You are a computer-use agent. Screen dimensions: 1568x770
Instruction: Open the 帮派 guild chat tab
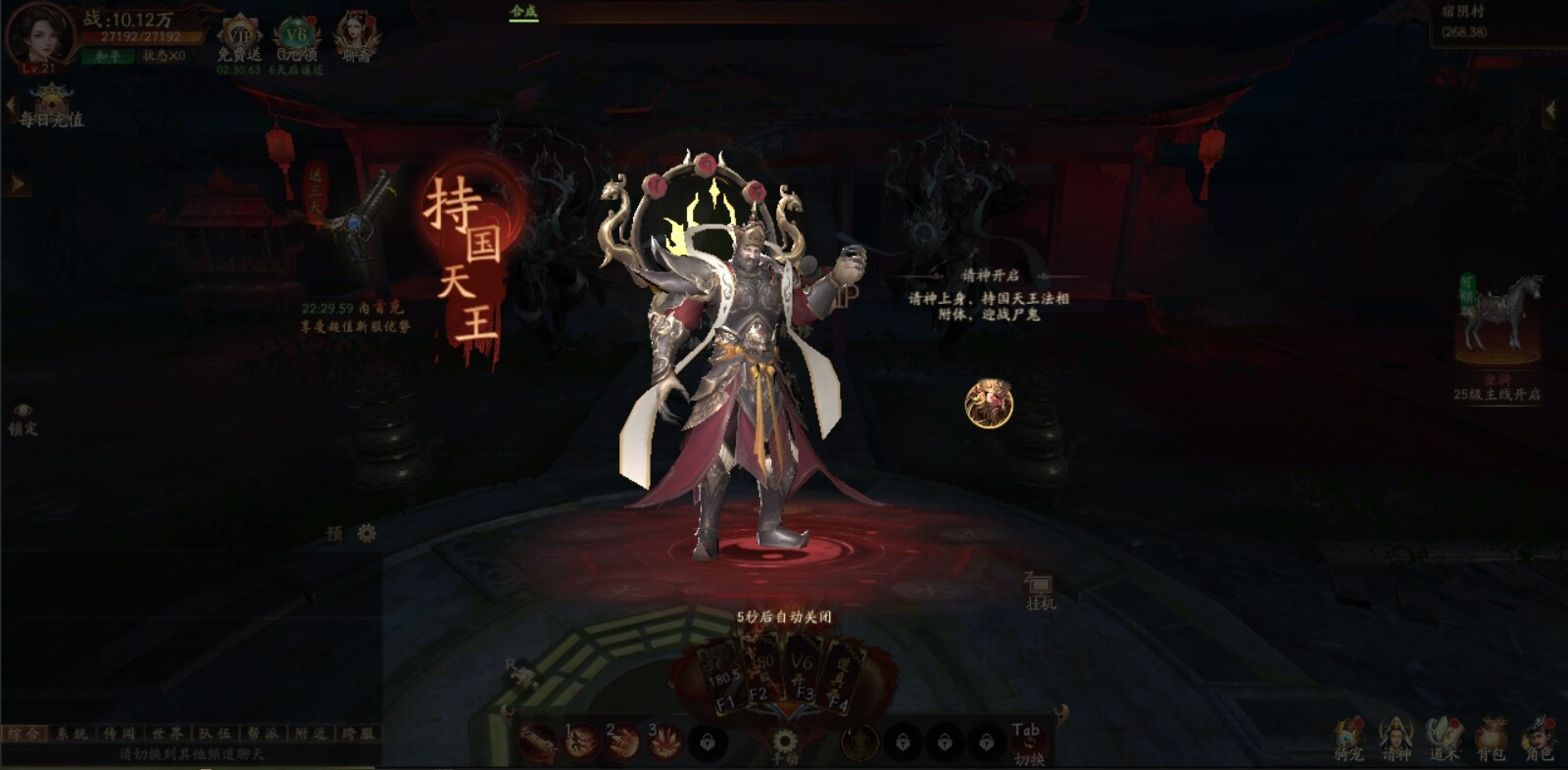click(263, 733)
